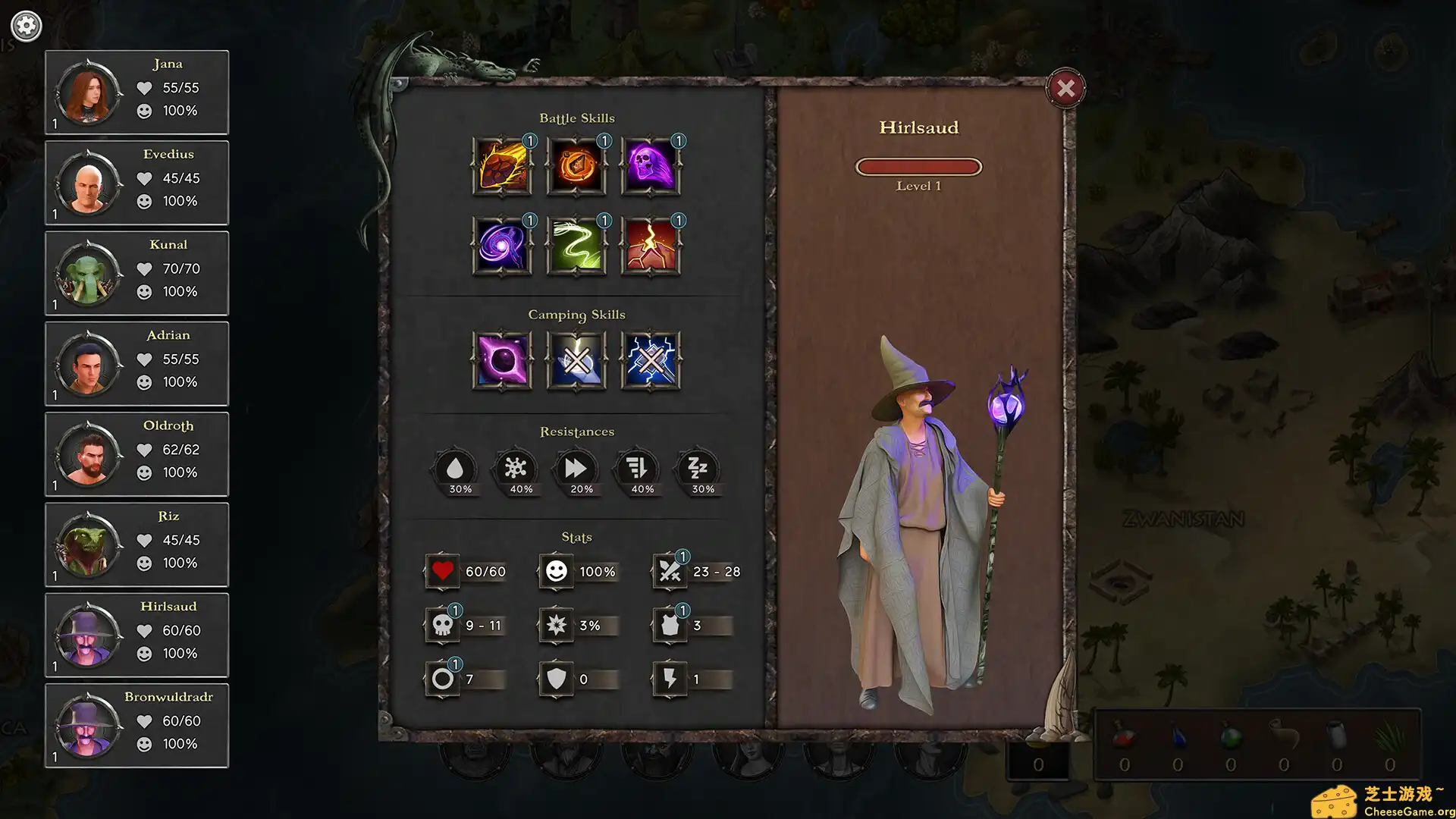This screenshot has width=1456, height=819.
Task: Select the green wind swirl skill
Action: point(576,246)
